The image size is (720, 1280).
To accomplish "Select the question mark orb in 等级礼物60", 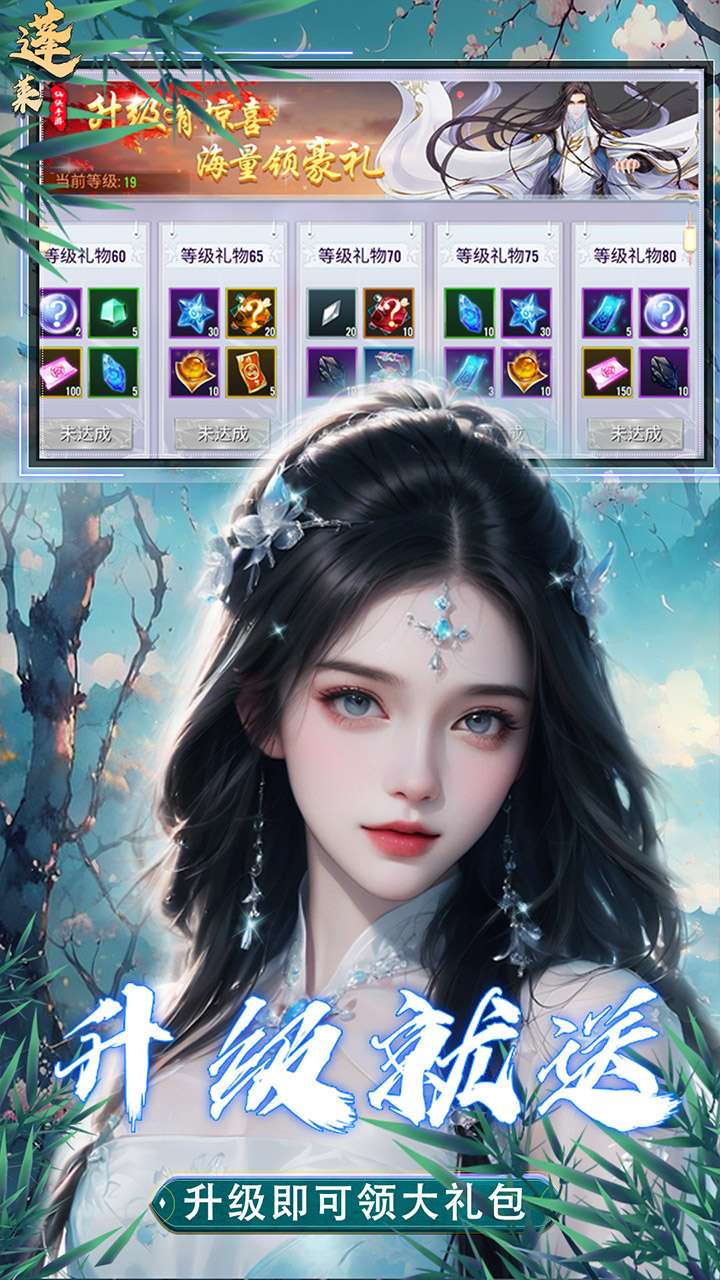I will (x=60, y=312).
